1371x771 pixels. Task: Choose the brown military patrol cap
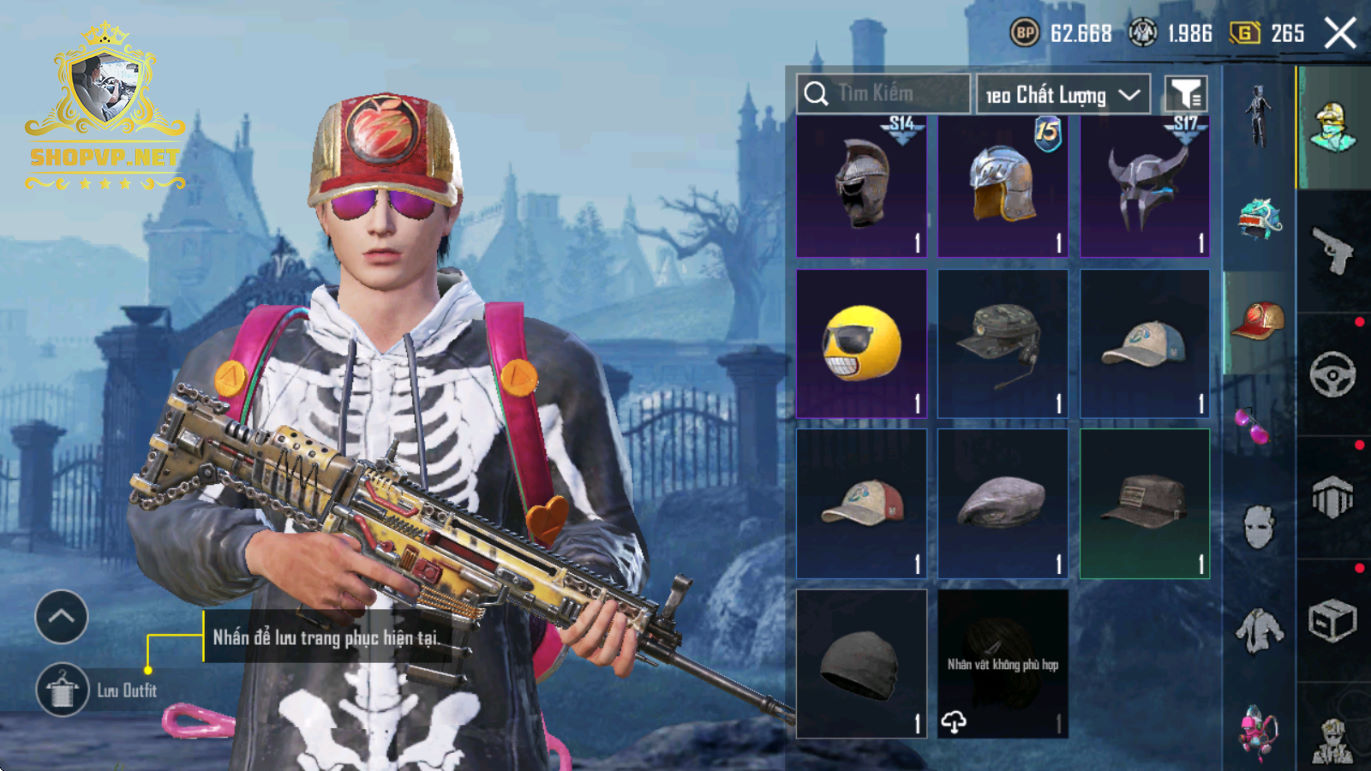1145,504
